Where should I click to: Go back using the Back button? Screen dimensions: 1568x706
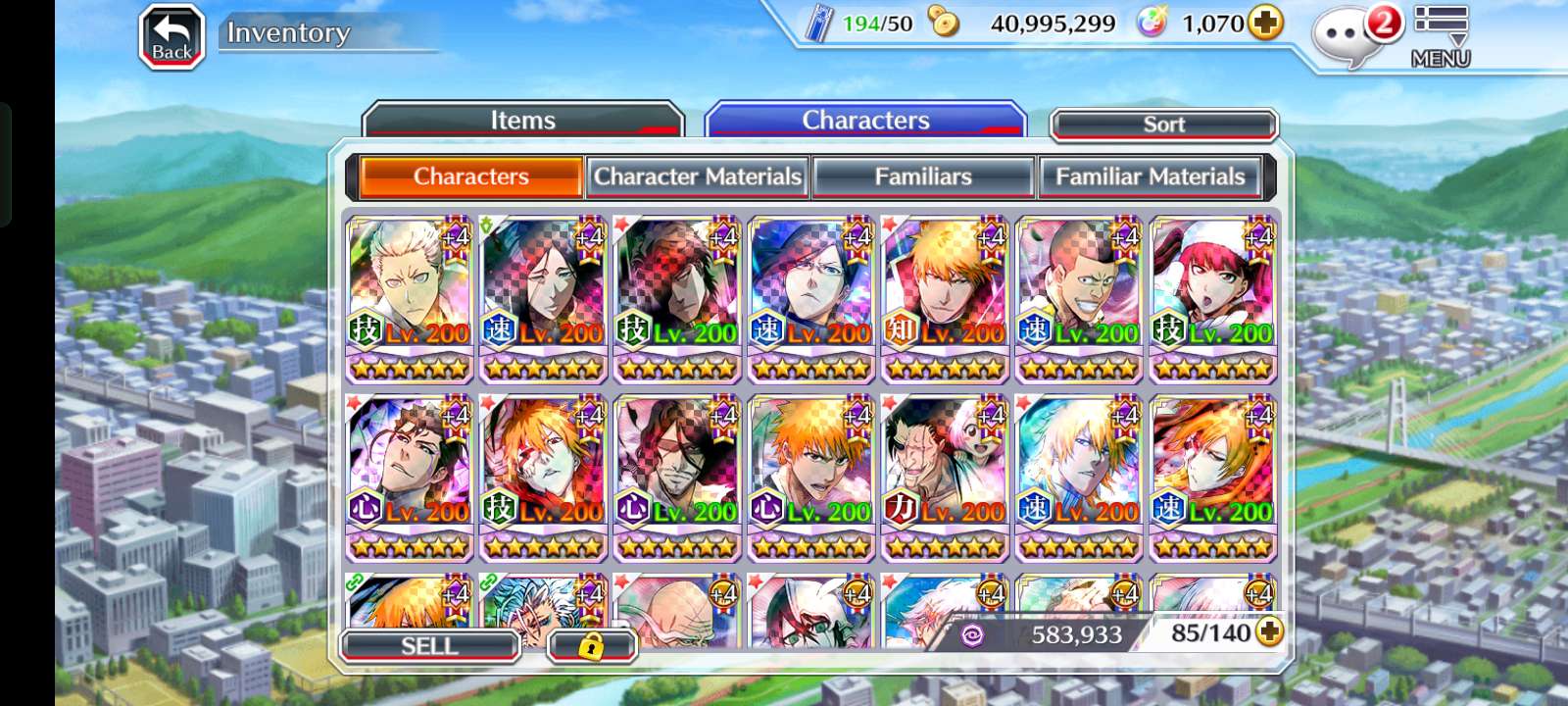171,37
